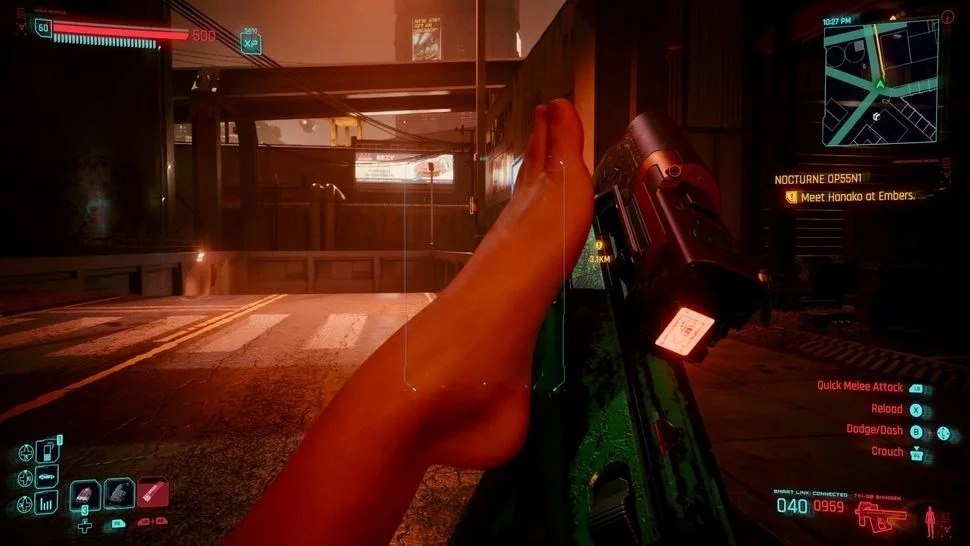This screenshot has height=546, width=970.
Task: Click the Meet Hanako at Embers objective
Action: pyautogui.click(x=857, y=197)
